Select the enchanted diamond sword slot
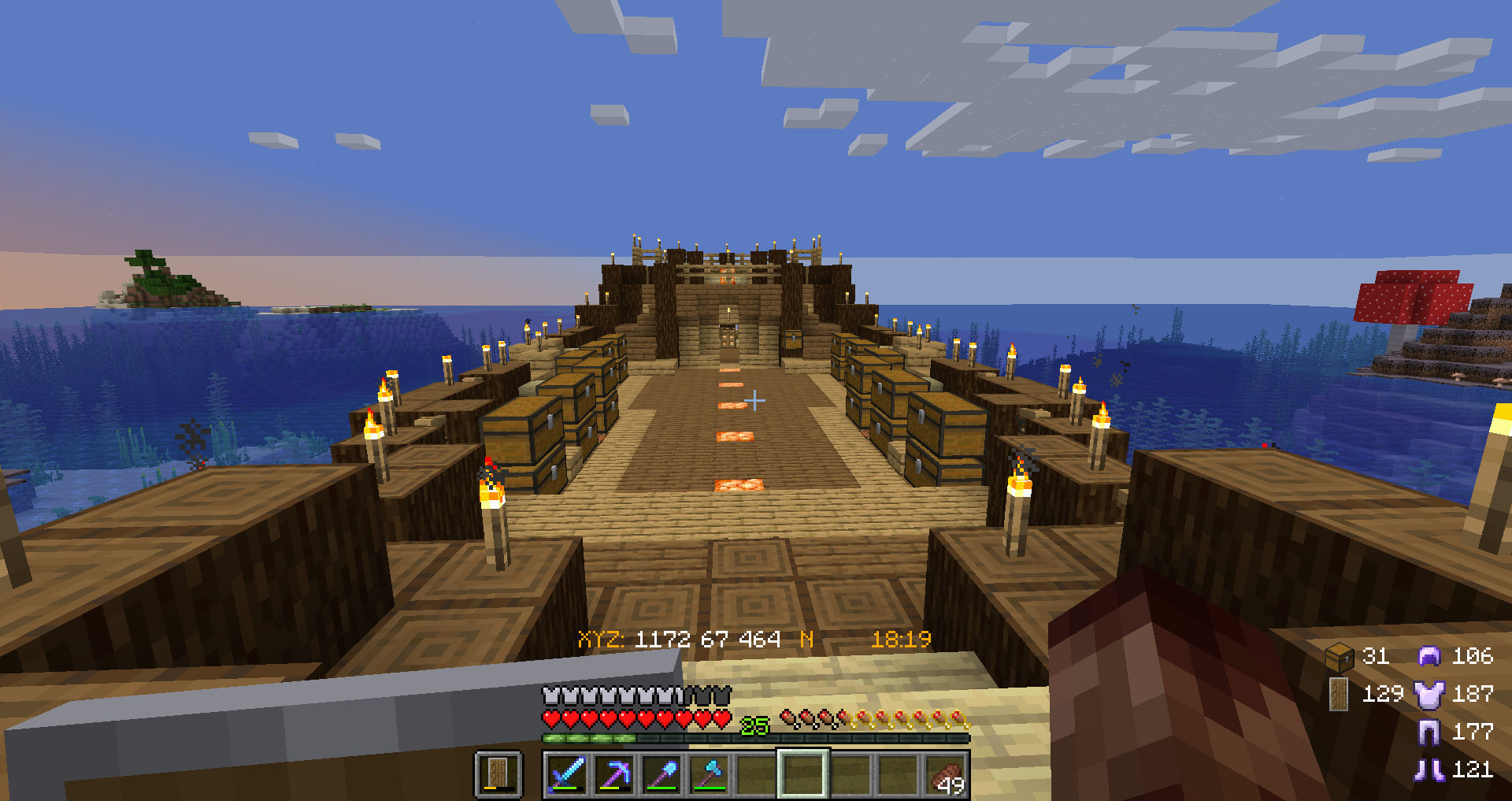The height and width of the screenshot is (801, 1512). coord(567,773)
